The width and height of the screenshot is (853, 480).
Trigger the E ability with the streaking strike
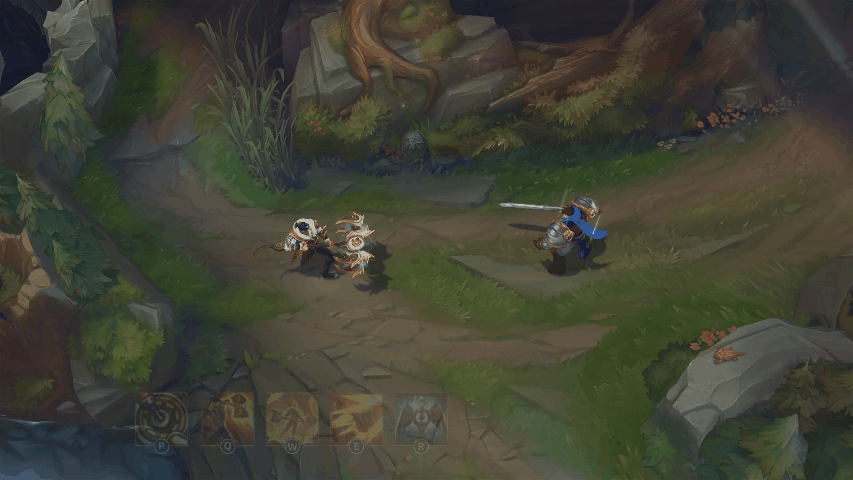tap(356, 418)
